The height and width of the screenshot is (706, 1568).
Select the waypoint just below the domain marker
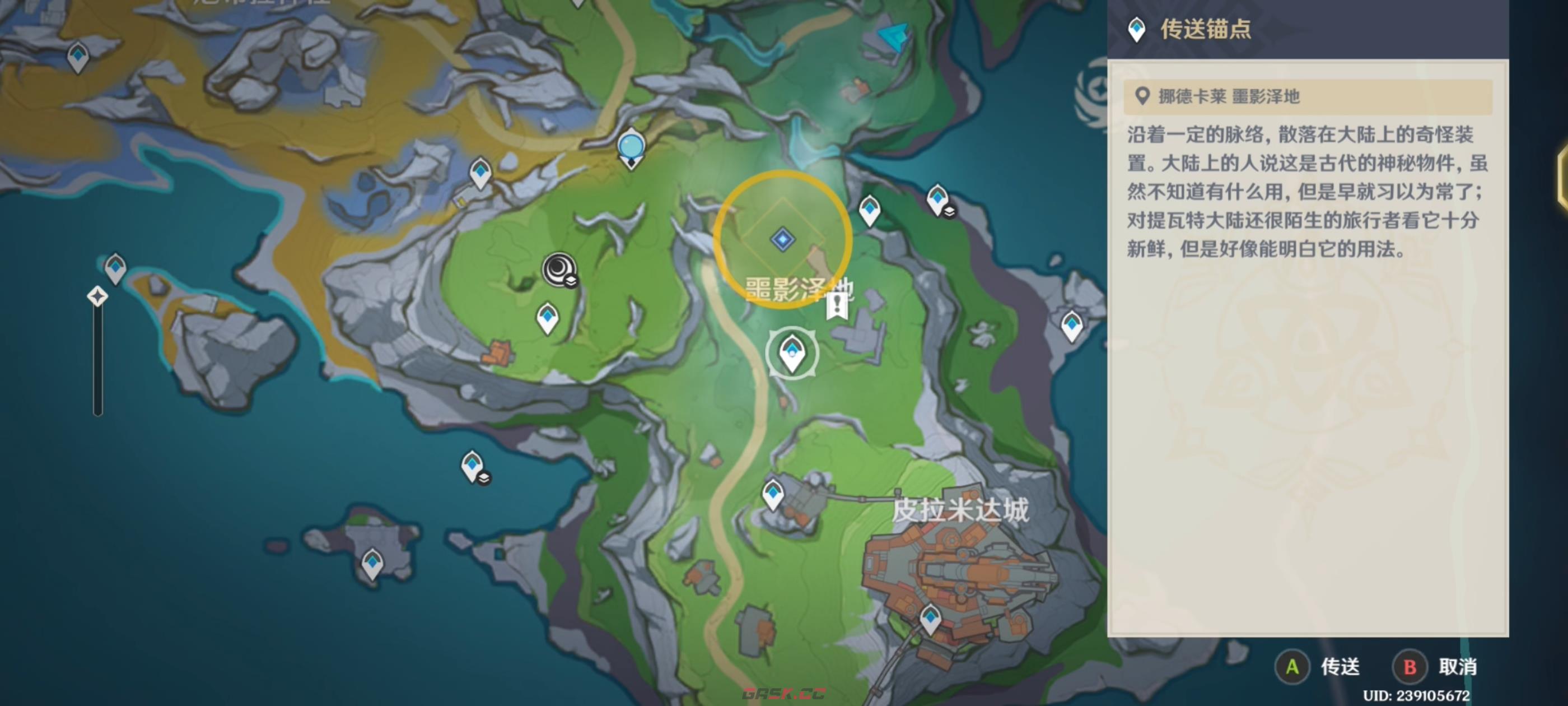pyautogui.click(x=547, y=317)
